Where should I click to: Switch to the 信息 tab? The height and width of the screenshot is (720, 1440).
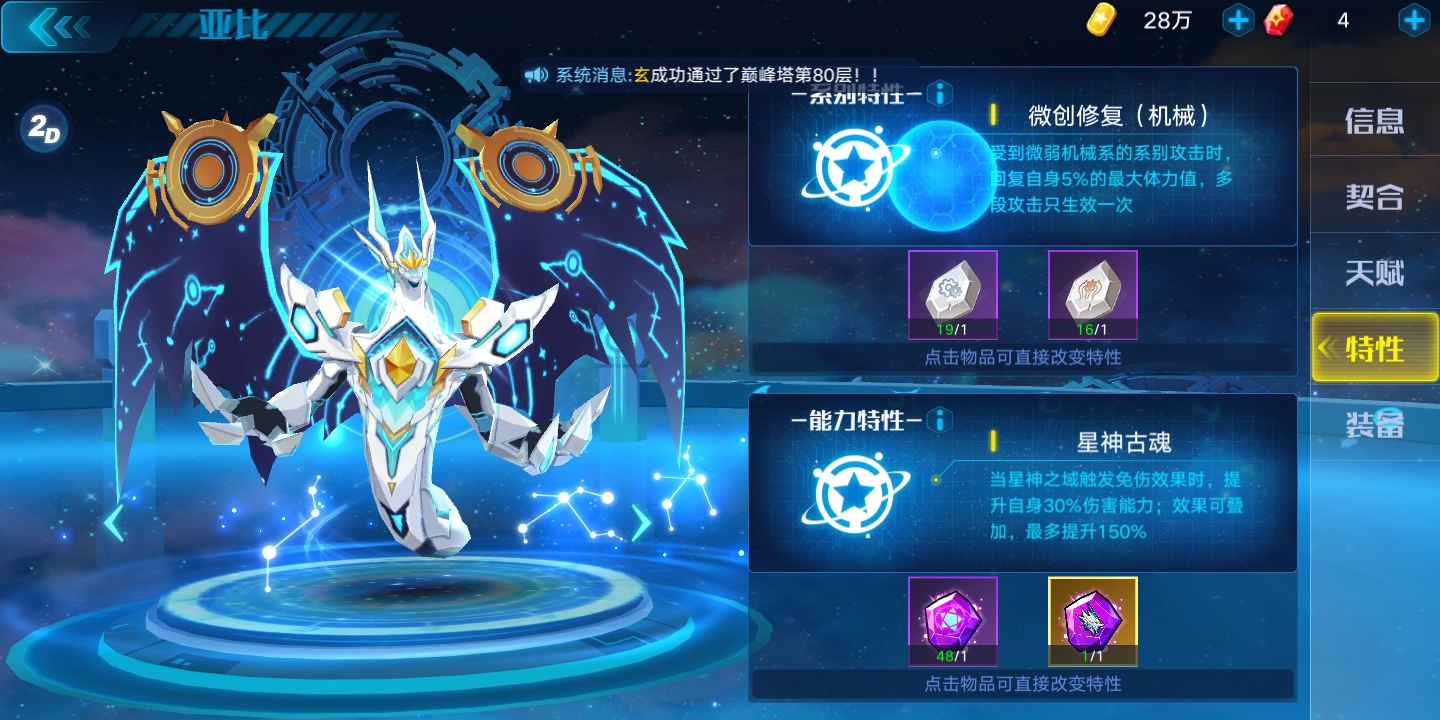pos(1376,119)
